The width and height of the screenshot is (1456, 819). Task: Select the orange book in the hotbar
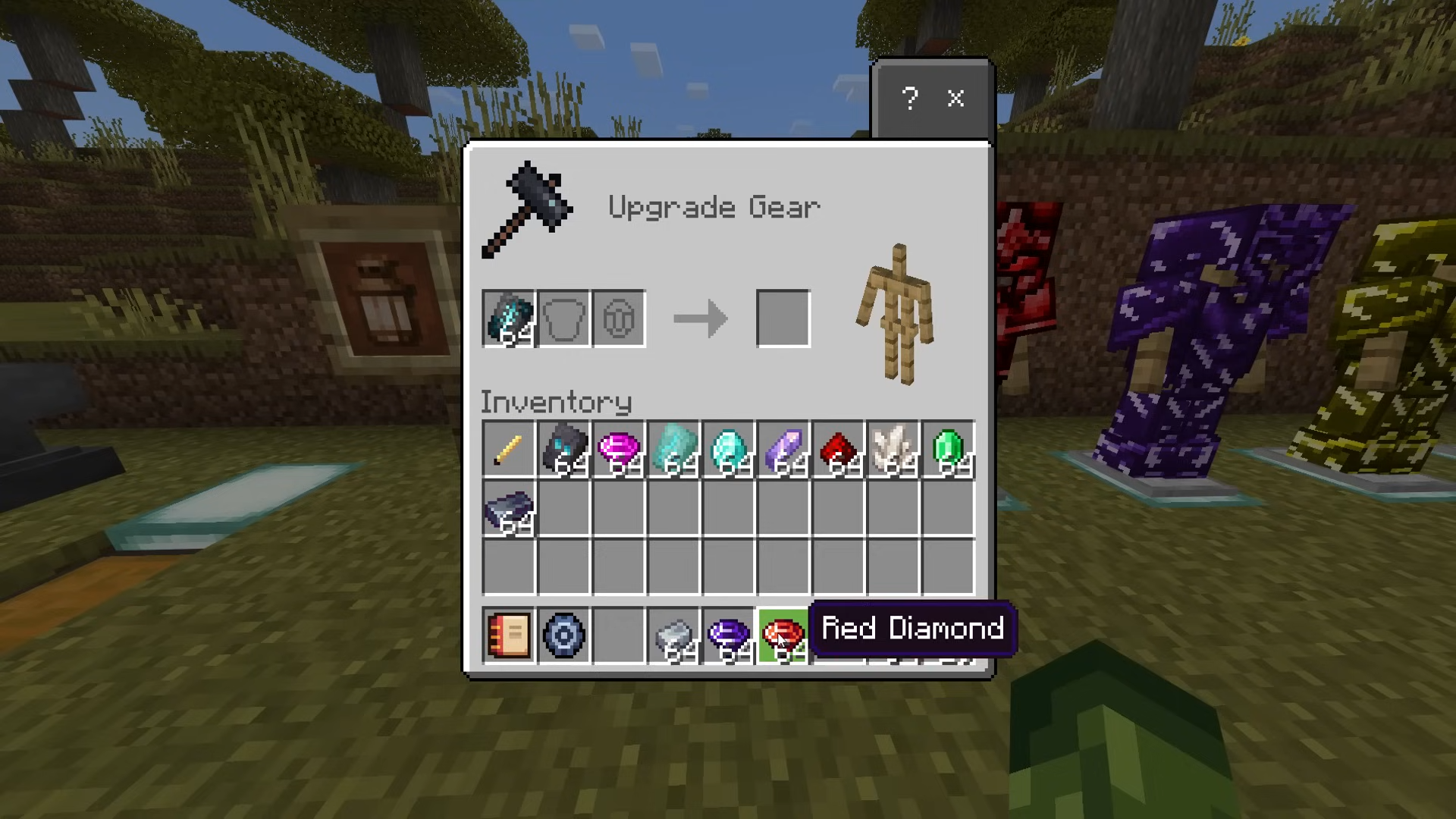[509, 635]
